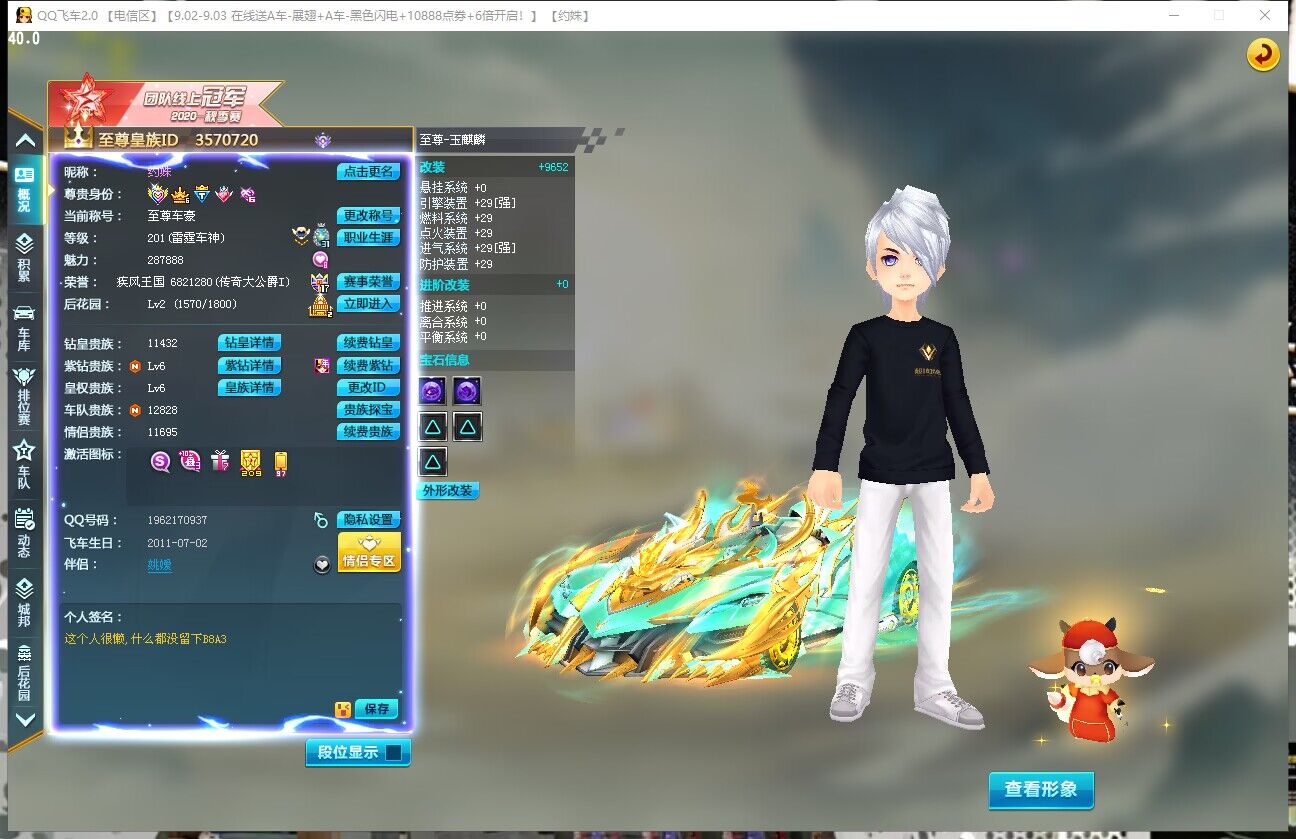Enter the garden via 立即进入
This screenshot has height=839, width=1296.
pyautogui.click(x=368, y=304)
